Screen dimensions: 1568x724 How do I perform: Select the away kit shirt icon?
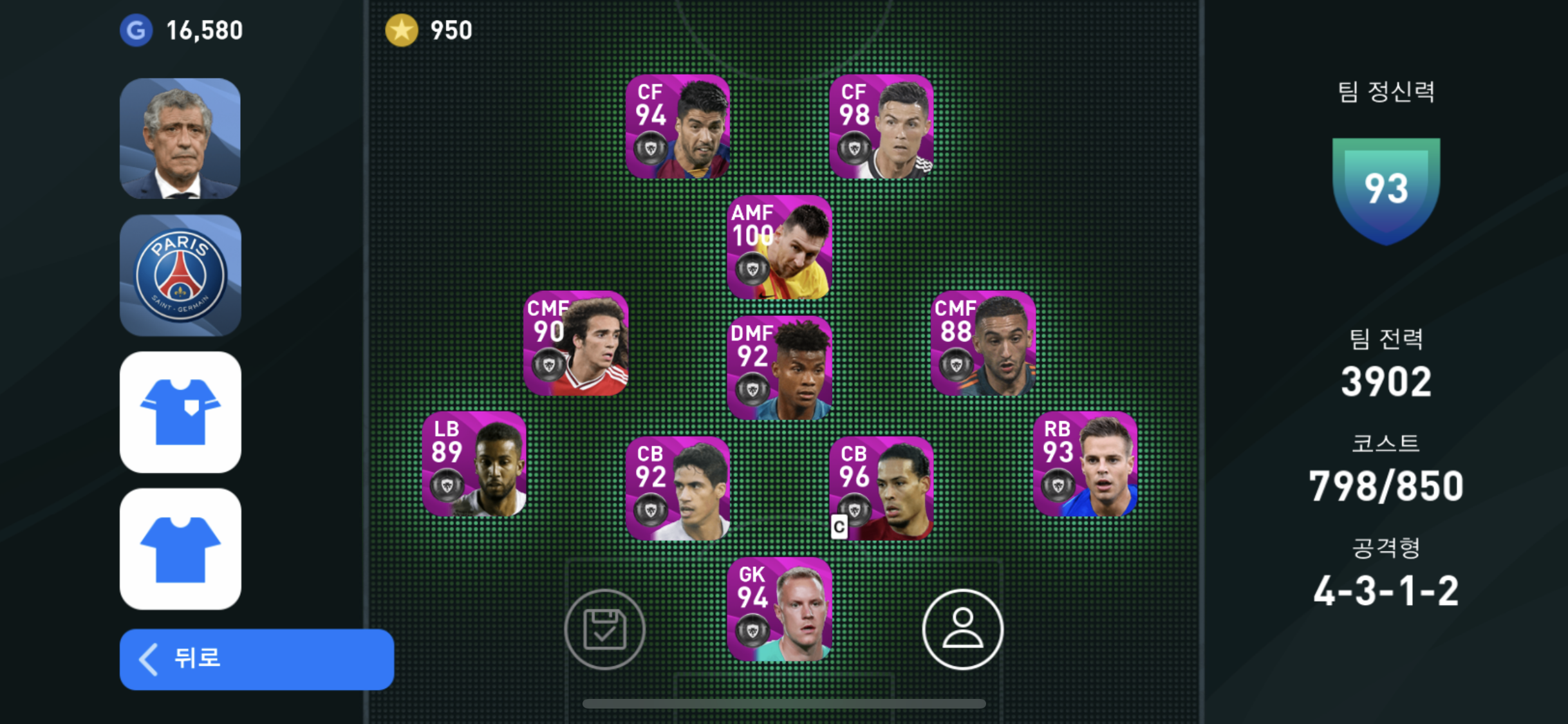[180, 548]
